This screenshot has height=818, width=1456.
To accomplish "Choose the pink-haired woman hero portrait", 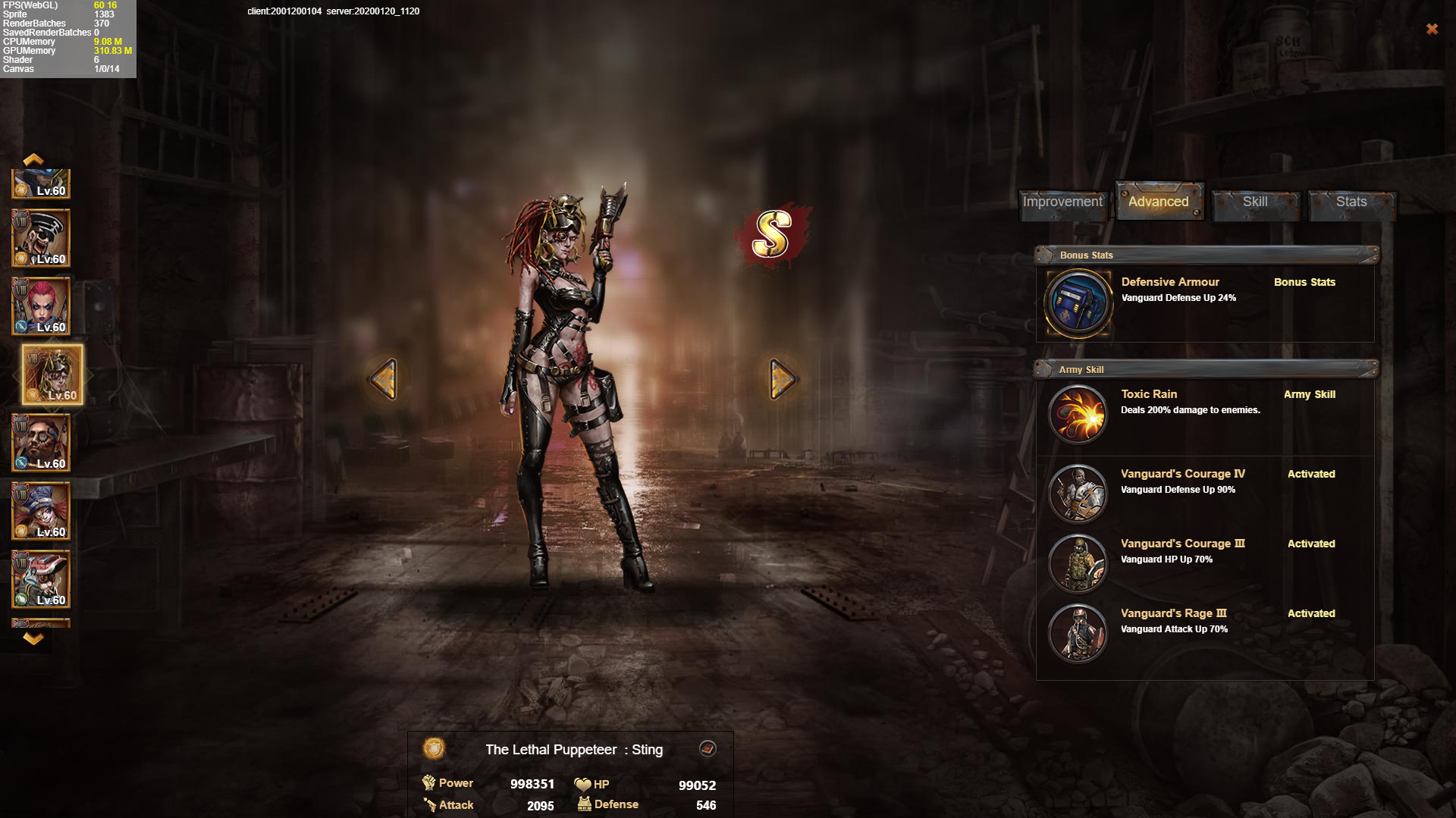I will 41,306.
